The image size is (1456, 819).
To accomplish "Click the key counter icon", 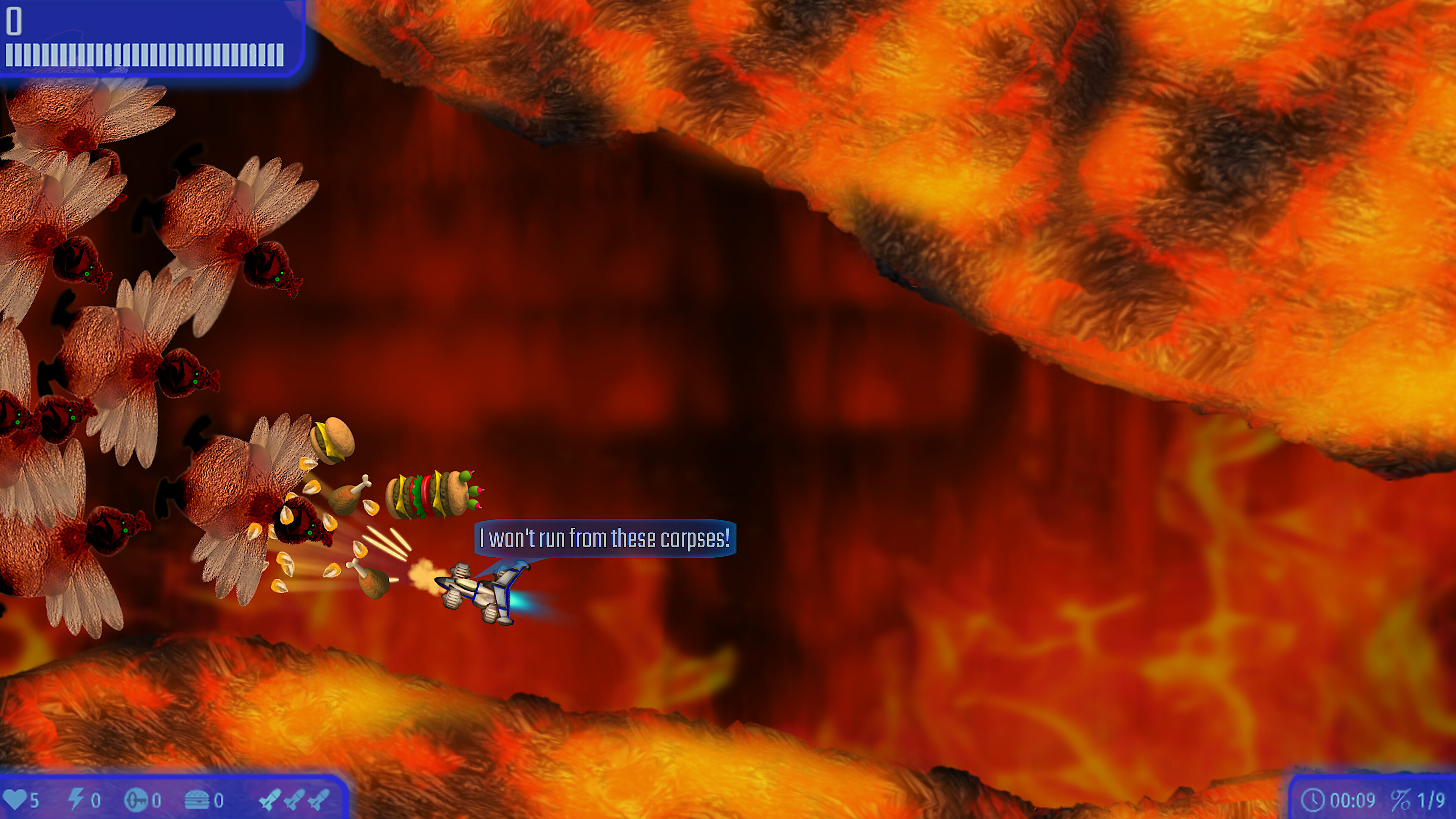I will coord(136,800).
